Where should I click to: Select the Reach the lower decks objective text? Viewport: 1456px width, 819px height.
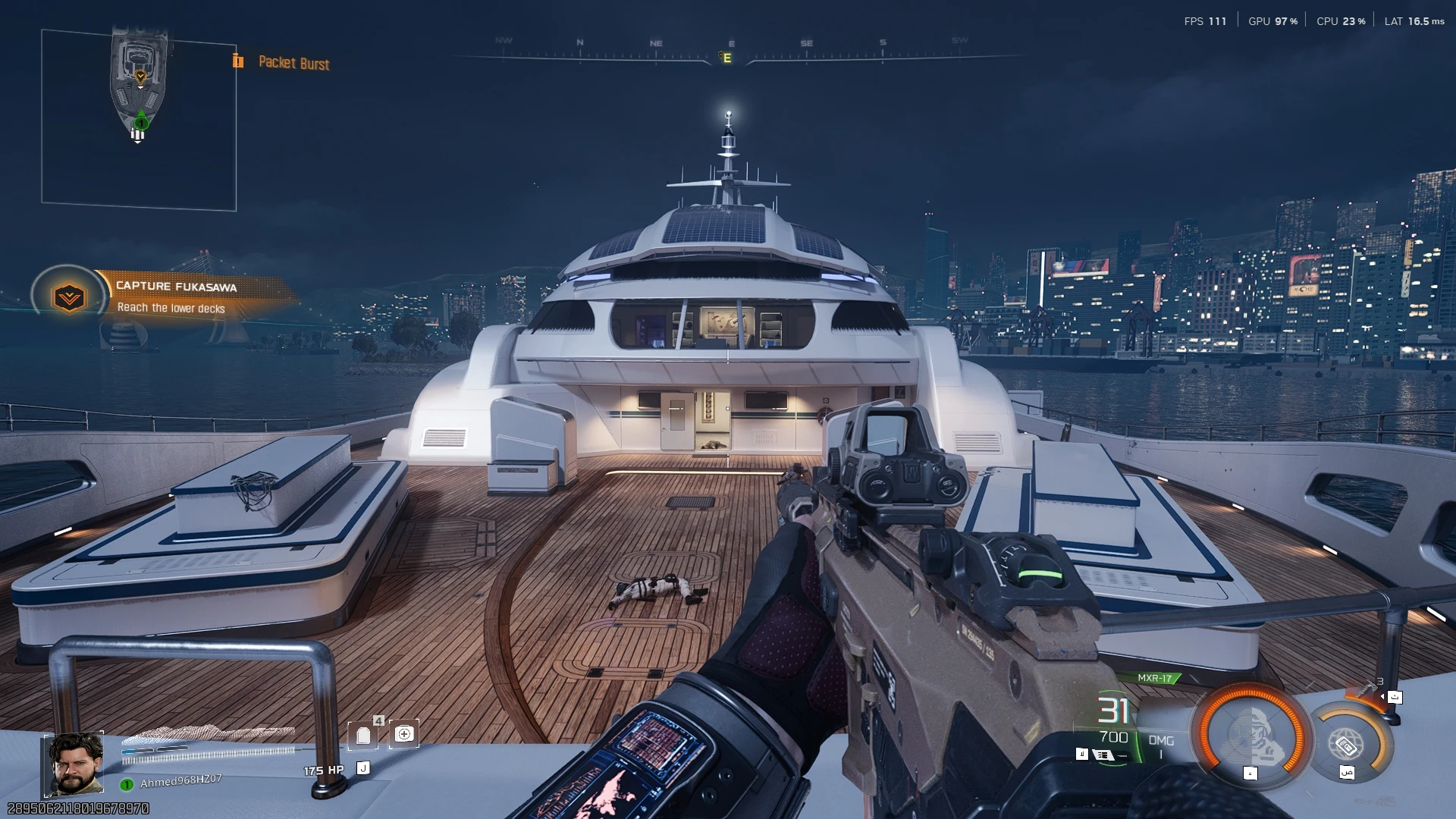(x=172, y=309)
